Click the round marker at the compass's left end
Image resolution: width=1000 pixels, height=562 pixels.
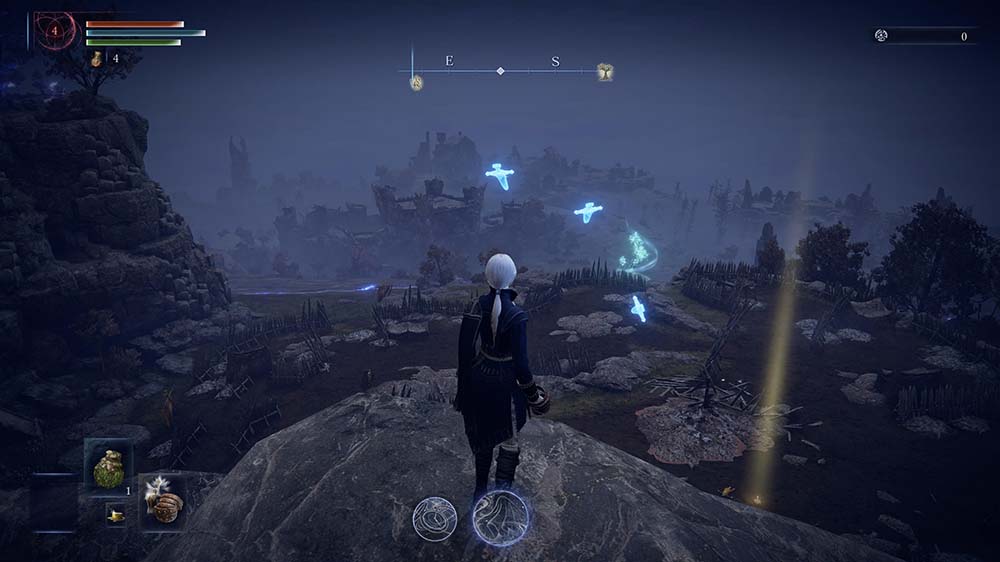416,83
